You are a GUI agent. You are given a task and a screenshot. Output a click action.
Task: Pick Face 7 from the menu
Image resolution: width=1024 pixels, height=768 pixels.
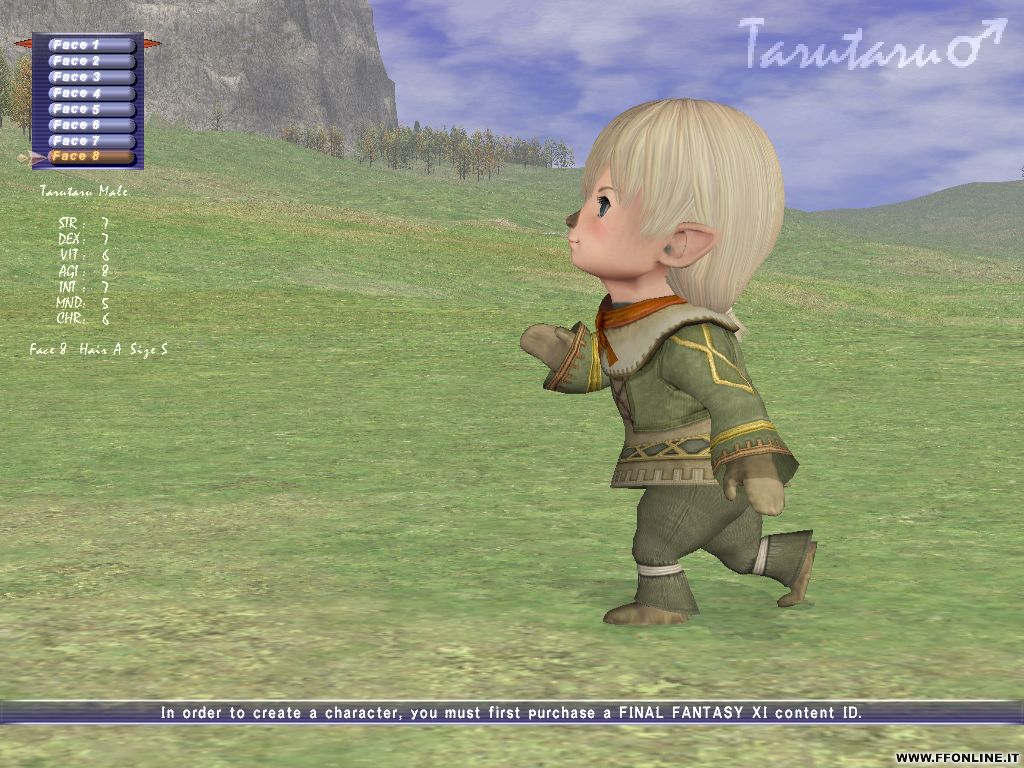(x=90, y=141)
